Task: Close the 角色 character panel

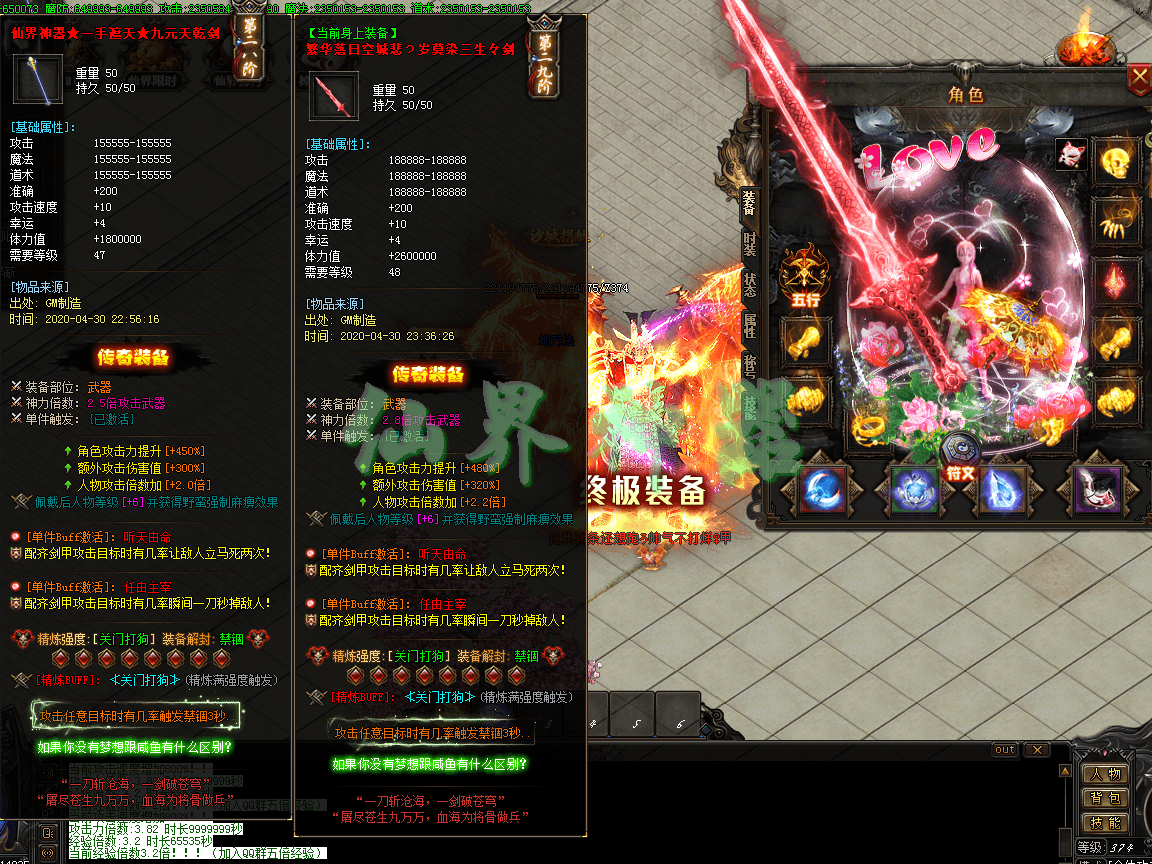Action: [x=1139, y=78]
